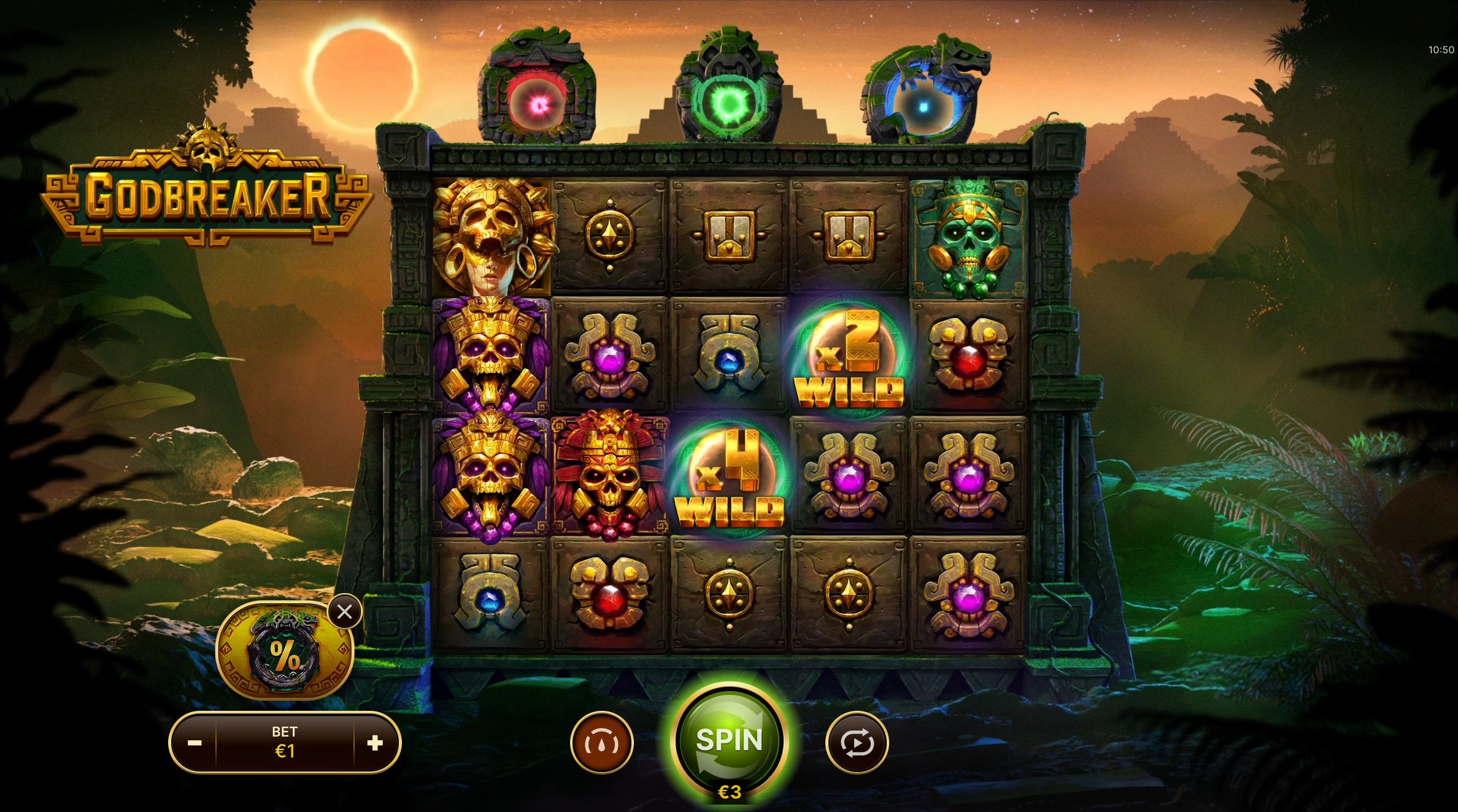Click the x4 WILD multiplier symbol

pyautogui.click(x=730, y=475)
